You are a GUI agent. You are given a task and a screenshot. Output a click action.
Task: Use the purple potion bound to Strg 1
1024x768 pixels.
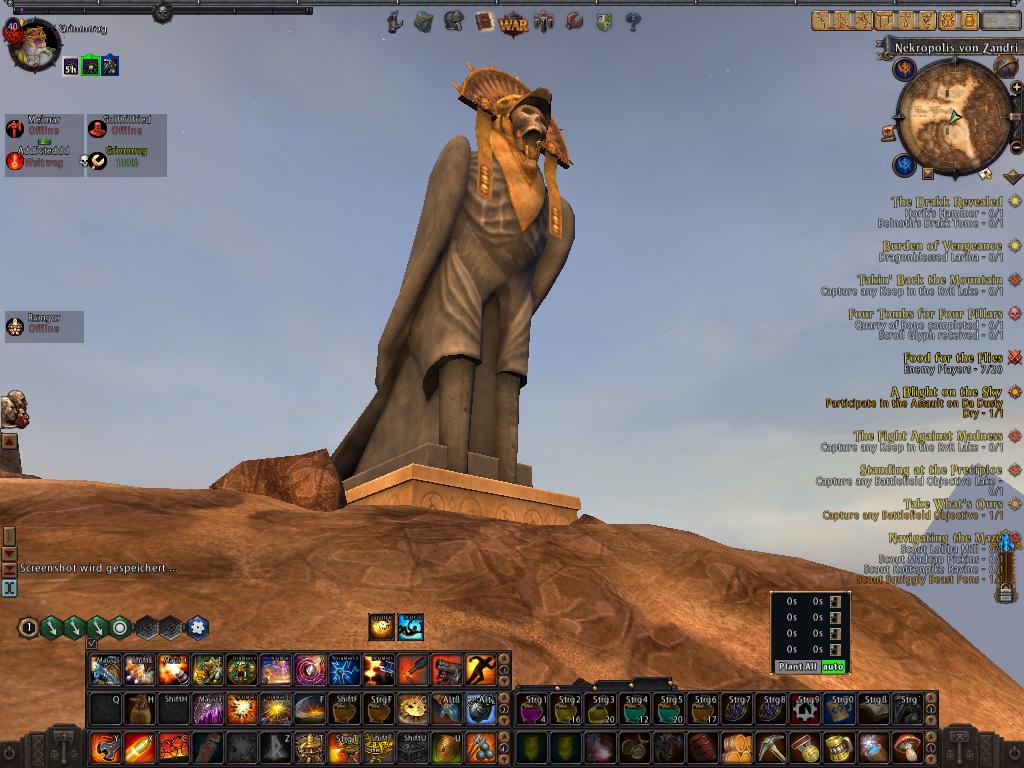tap(532, 708)
